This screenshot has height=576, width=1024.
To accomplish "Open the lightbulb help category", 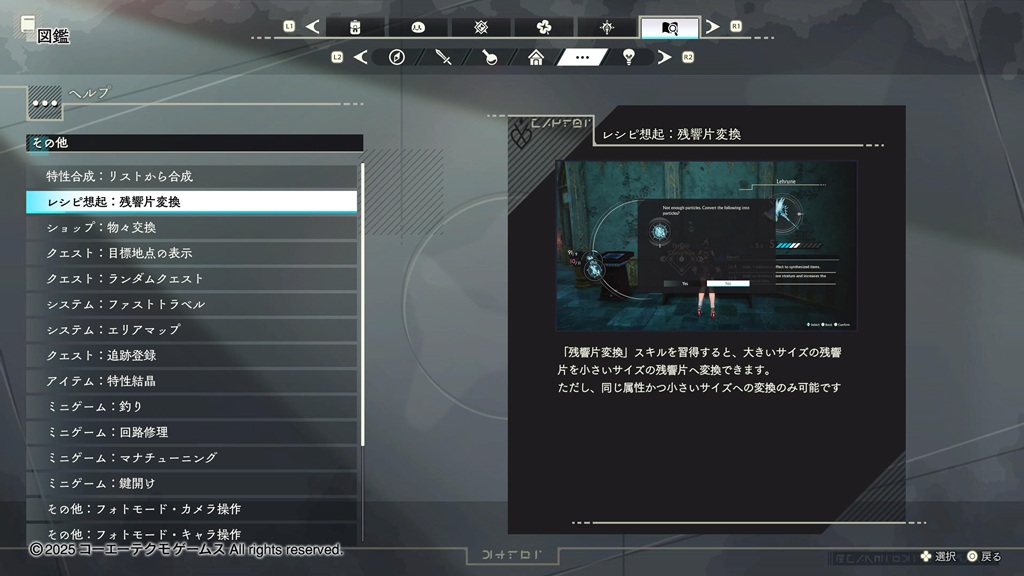I will coord(628,57).
